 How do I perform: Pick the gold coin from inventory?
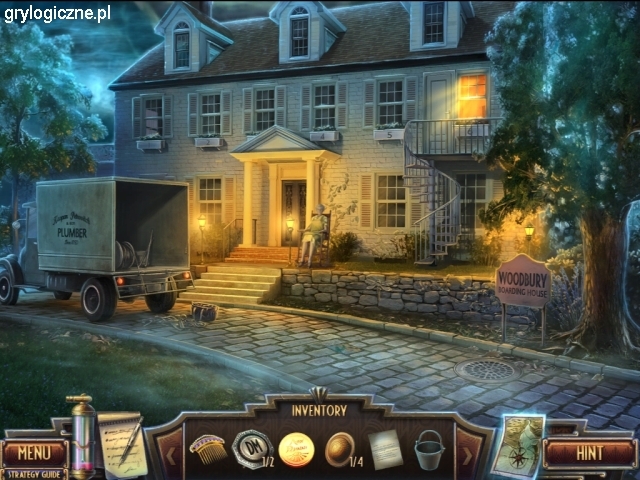point(296,448)
